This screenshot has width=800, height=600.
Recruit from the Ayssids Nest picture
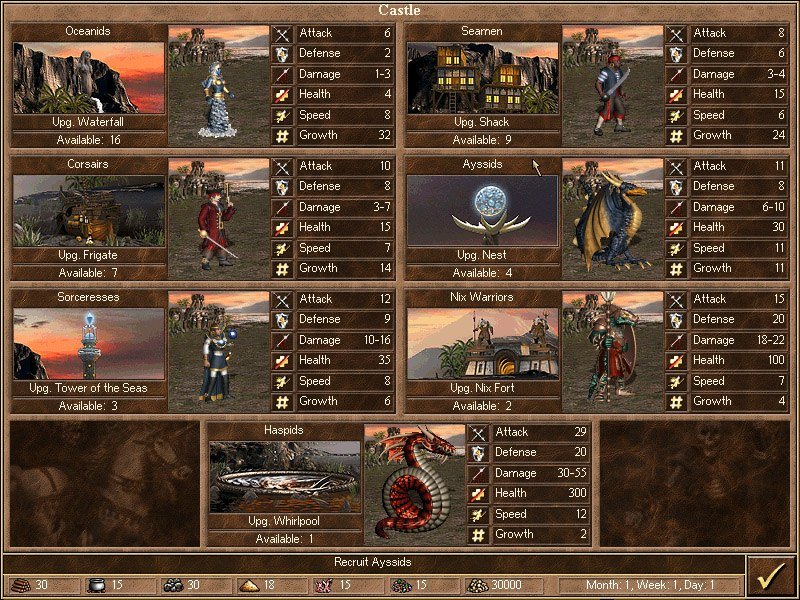pyautogui.click(x=482, y=210)
